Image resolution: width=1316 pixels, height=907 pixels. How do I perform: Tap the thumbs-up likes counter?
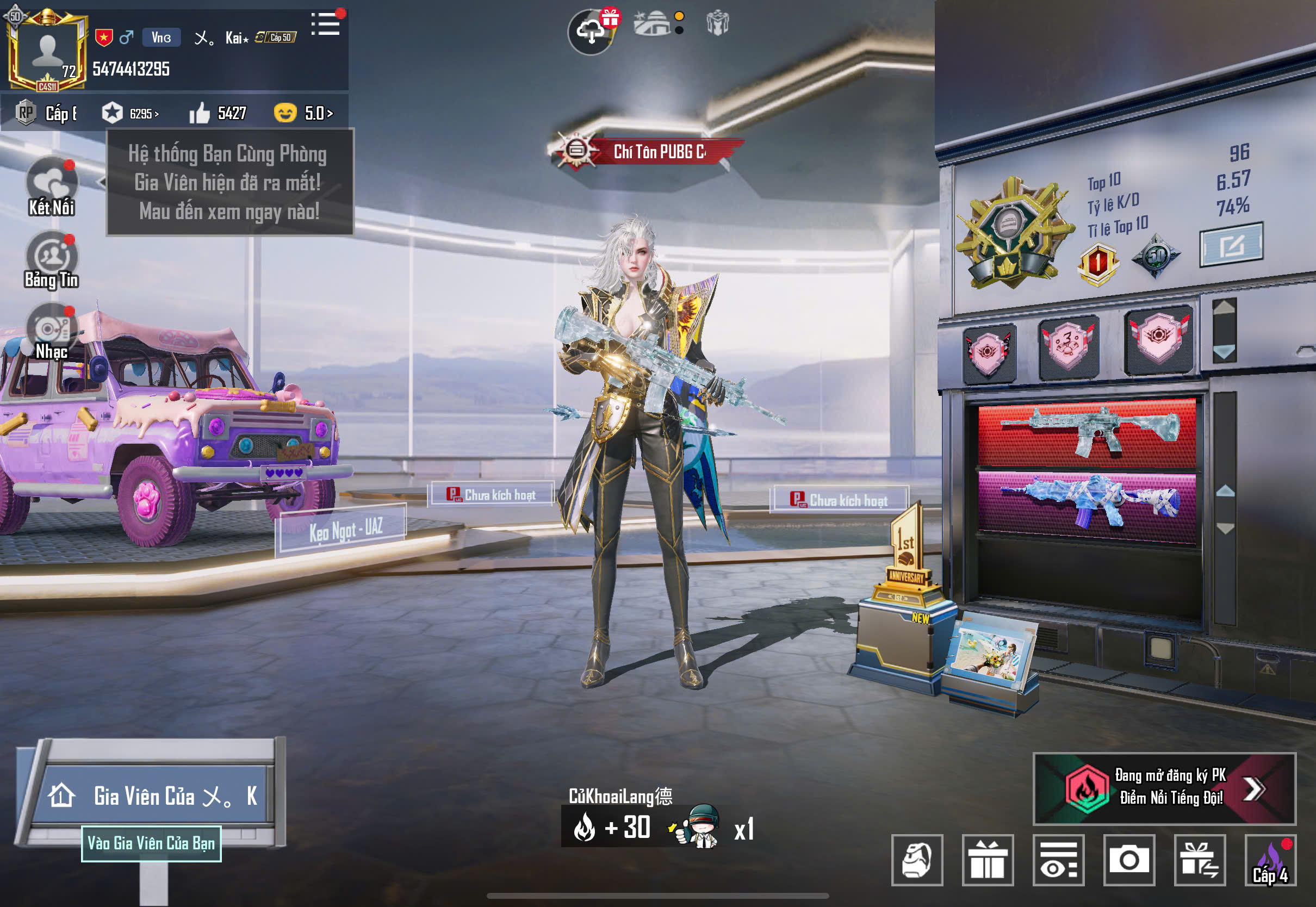[x=218, y=113]
